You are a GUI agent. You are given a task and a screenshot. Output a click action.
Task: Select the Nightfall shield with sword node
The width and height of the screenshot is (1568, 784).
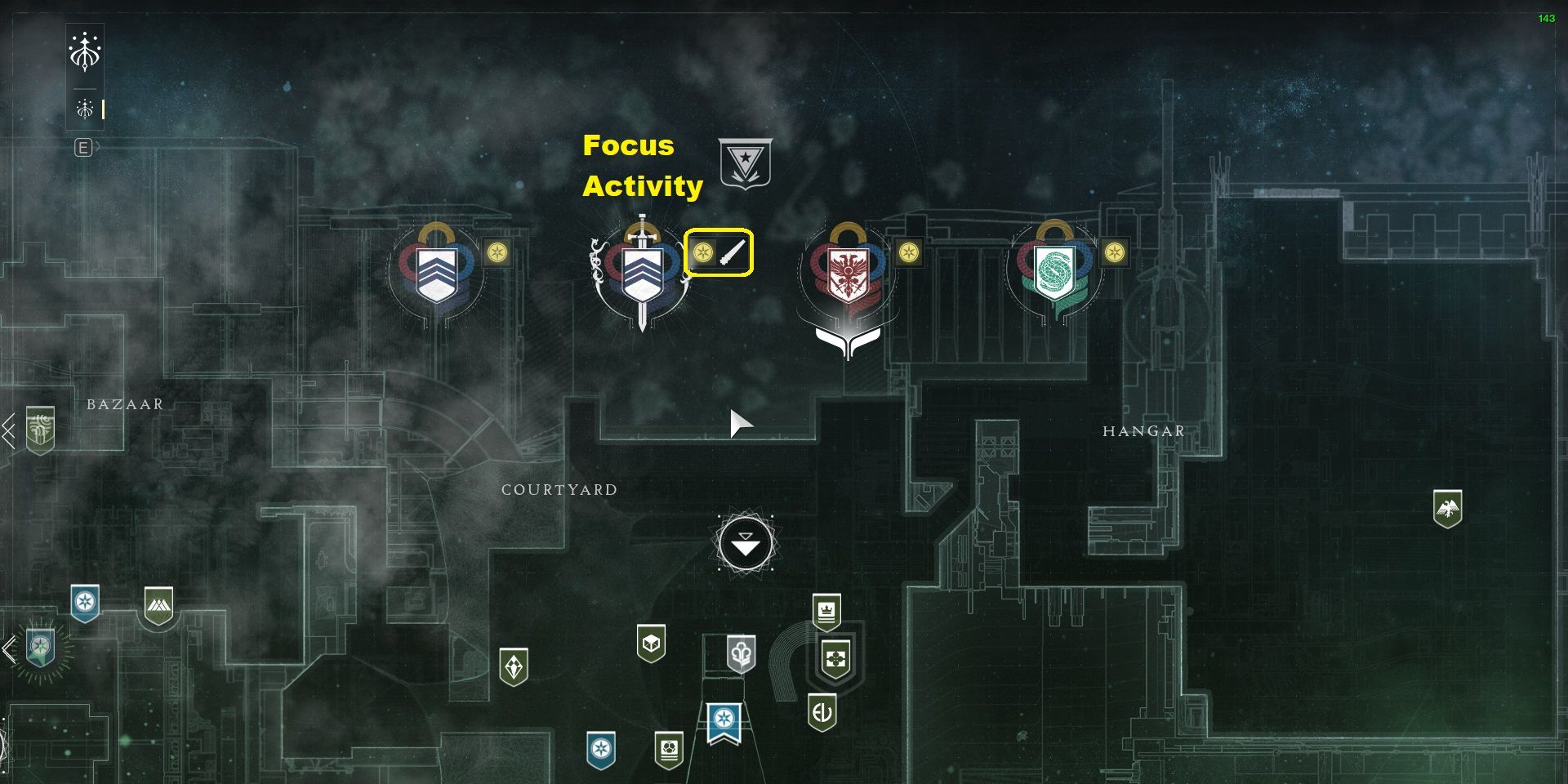point(642,272)
